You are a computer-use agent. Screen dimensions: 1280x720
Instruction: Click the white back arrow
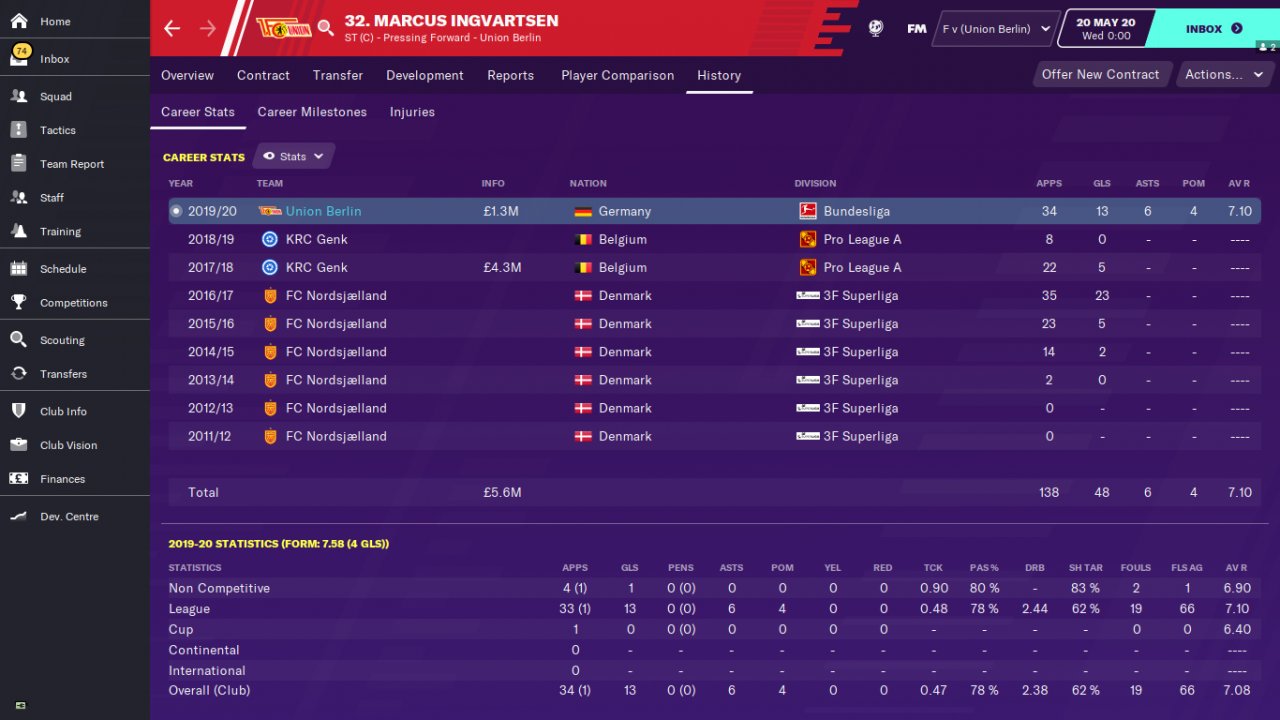pos(172,28)
